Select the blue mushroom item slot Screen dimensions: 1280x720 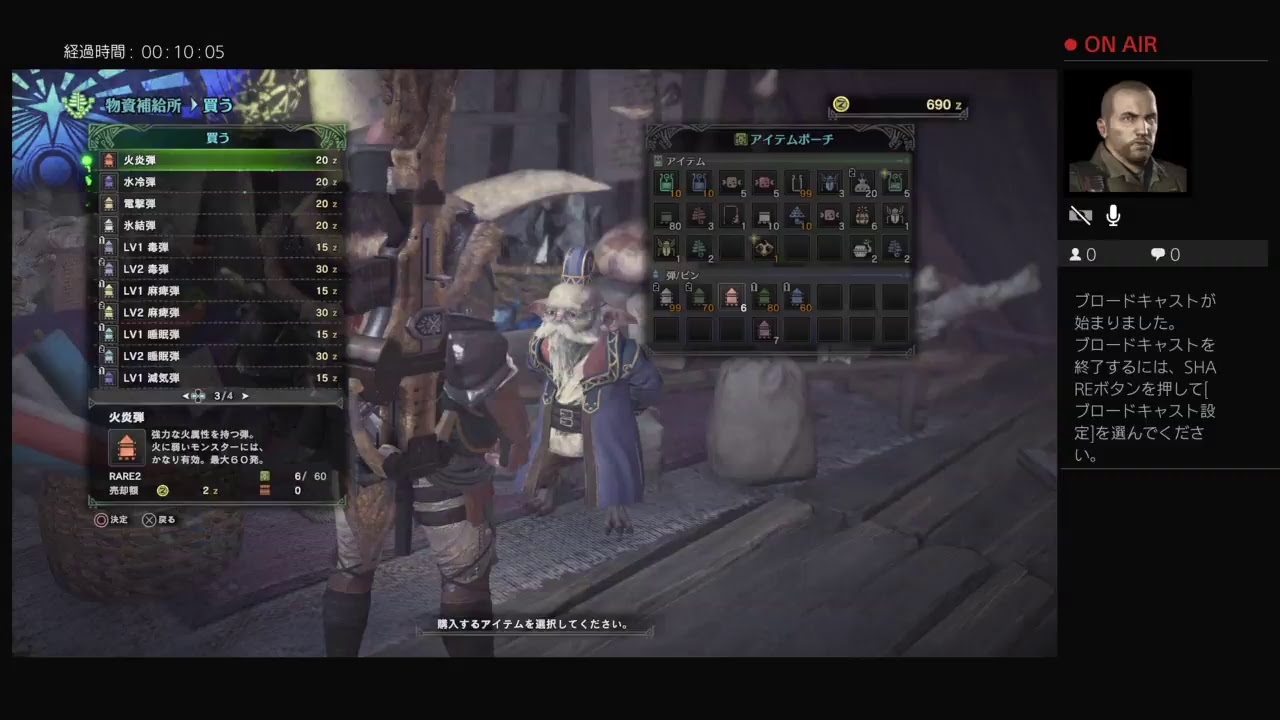[798, 216]
